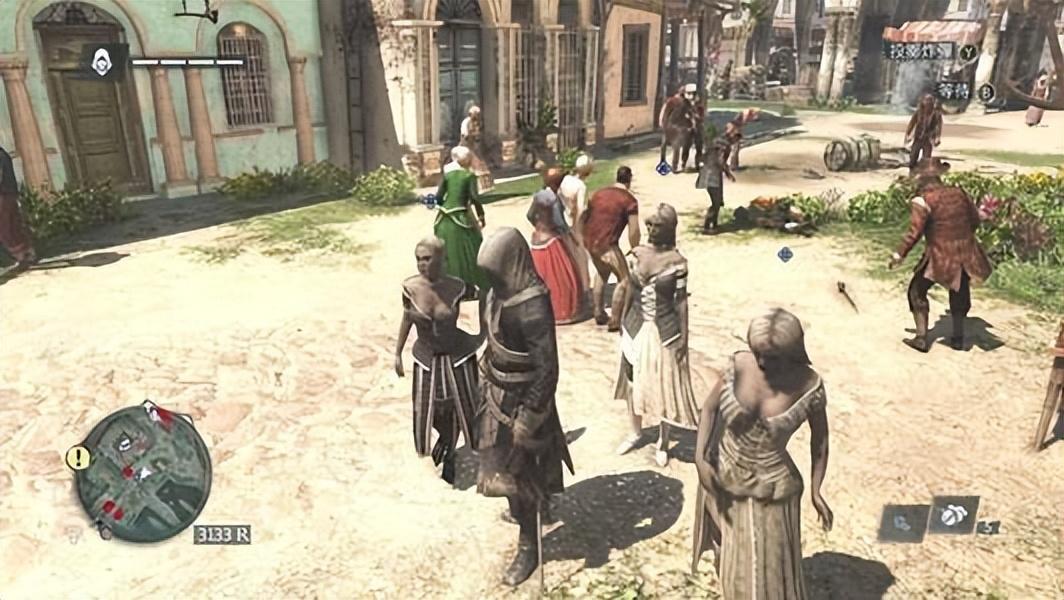Click the hooded assassin emblem icon
1064x600 pixels.
[x=102, y=62]
